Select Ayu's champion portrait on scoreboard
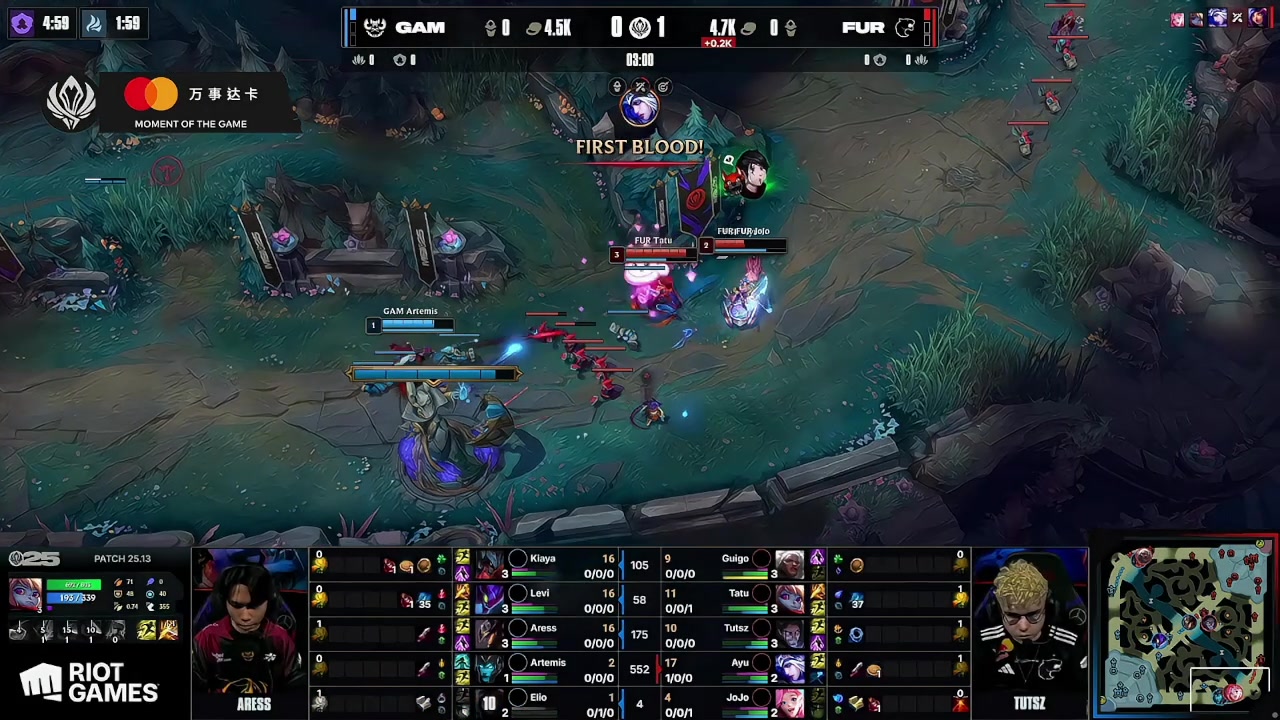 coord(789,669)
